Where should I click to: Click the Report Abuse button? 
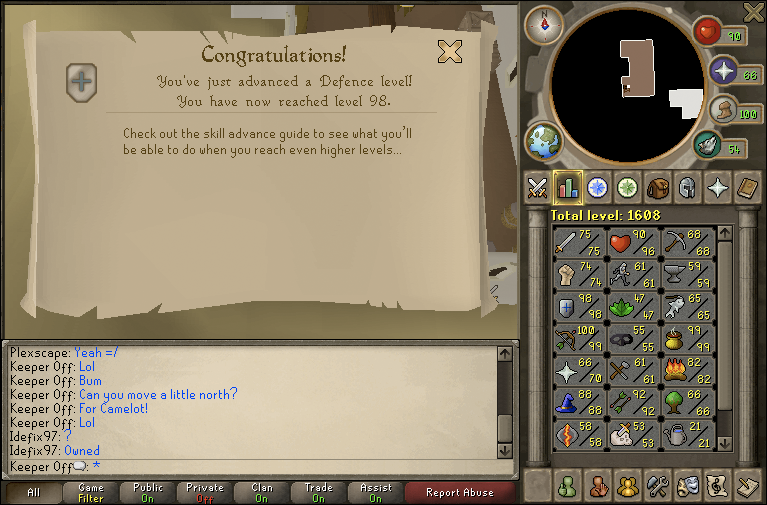[x=459, y=492]
